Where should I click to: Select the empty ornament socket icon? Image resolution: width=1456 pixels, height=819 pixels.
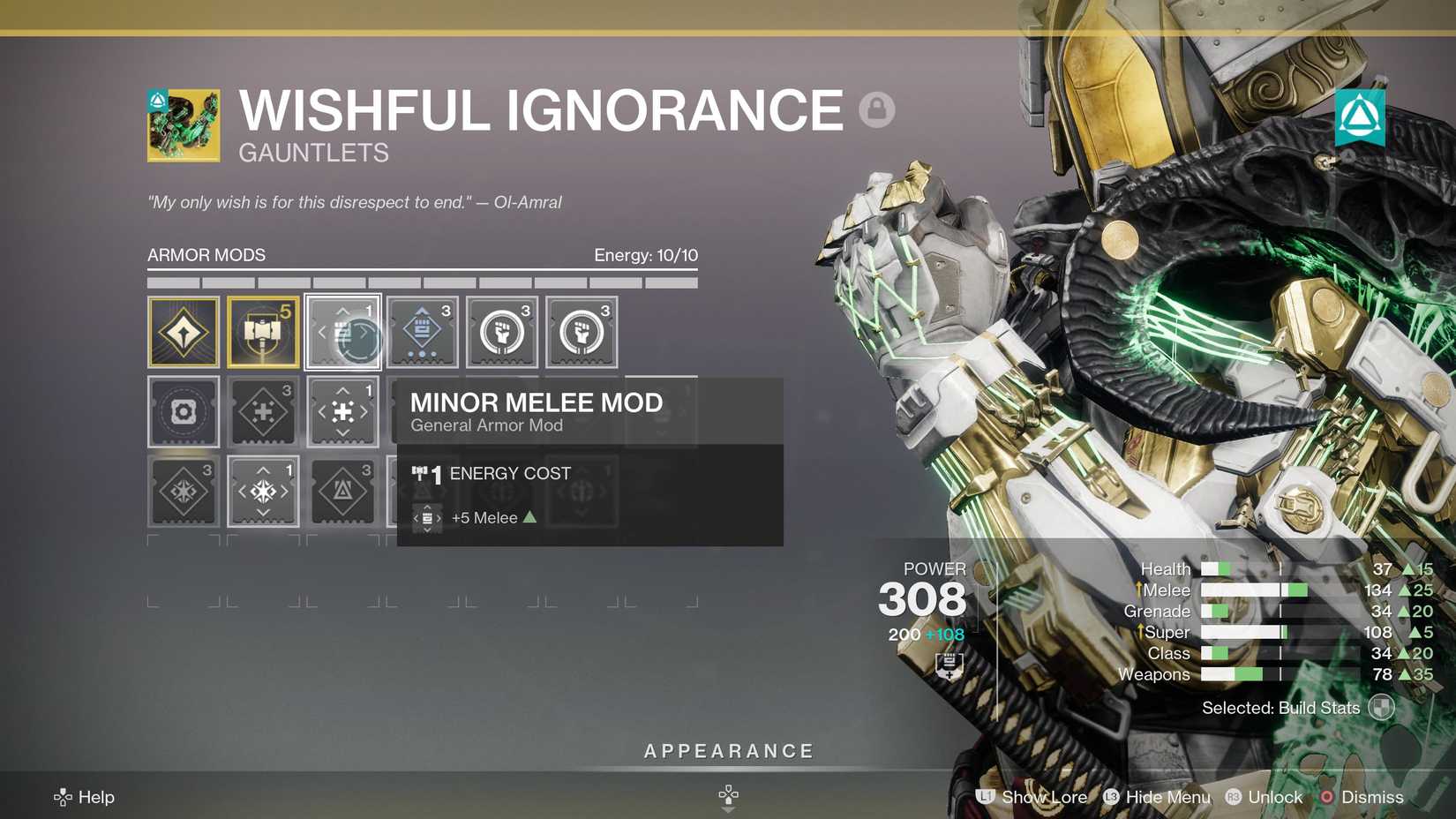pyautogui.click(x=181, y=410)
